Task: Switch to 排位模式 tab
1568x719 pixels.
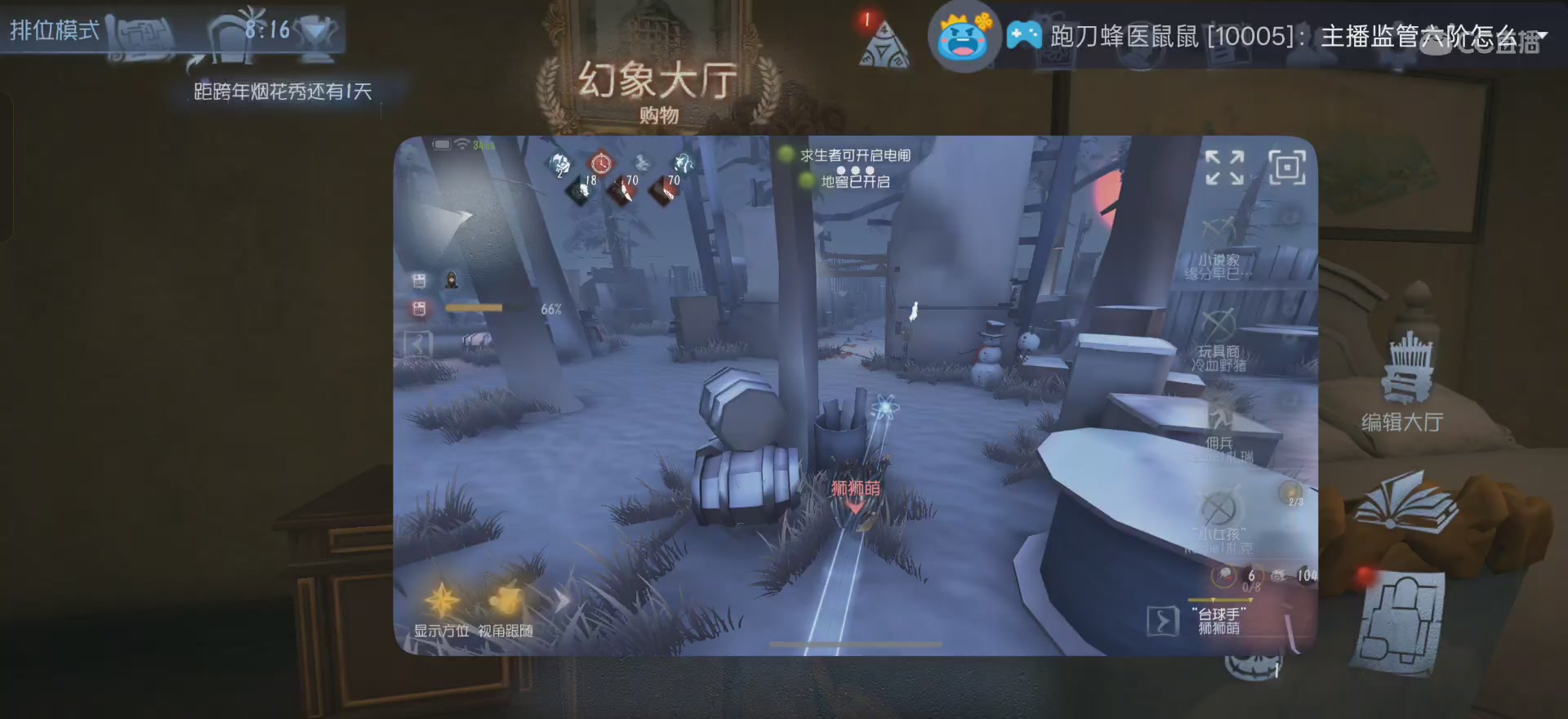Action: tap(53, 31)
